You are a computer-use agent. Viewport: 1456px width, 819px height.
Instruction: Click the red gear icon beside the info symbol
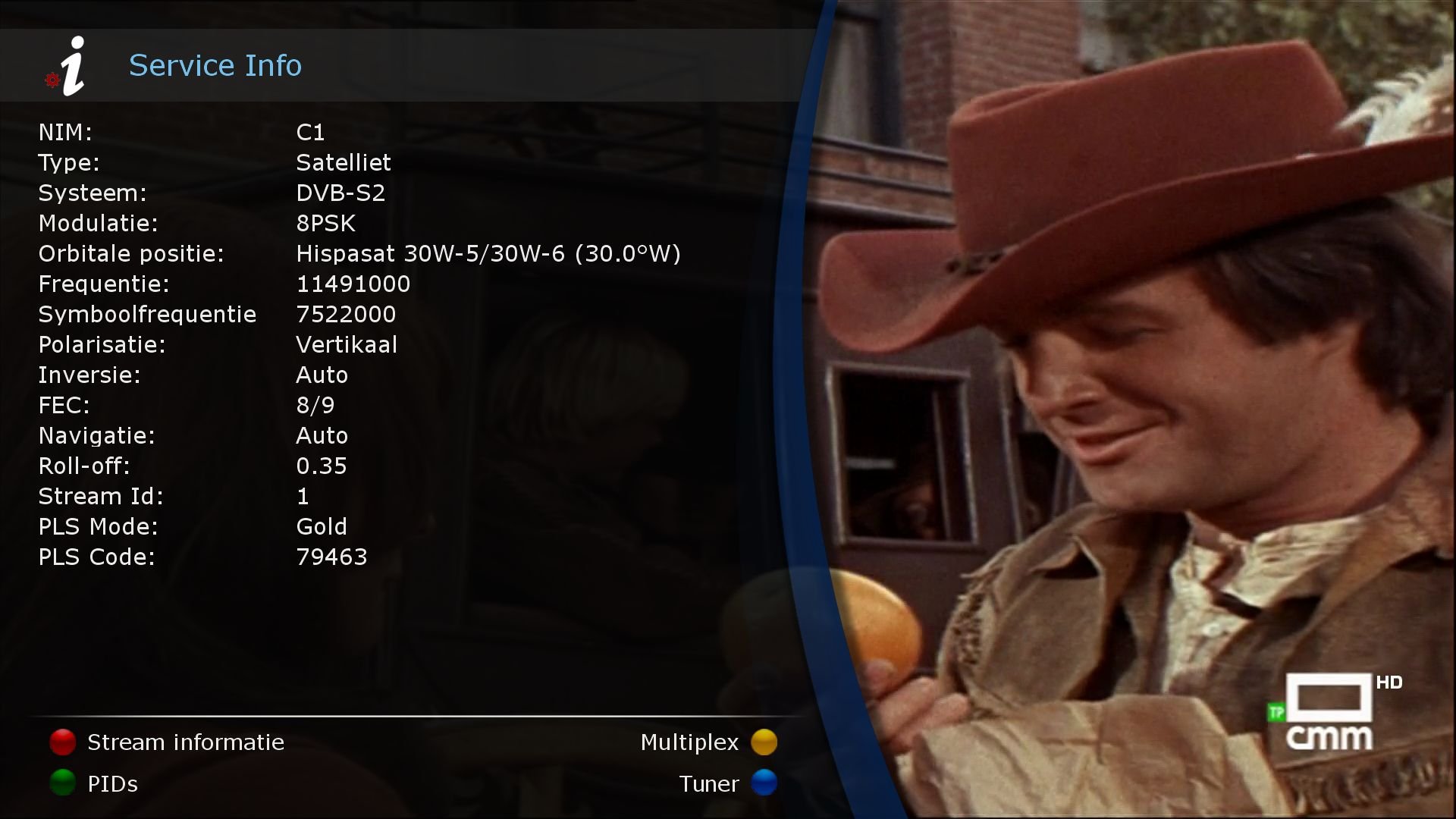coord(52,81)
